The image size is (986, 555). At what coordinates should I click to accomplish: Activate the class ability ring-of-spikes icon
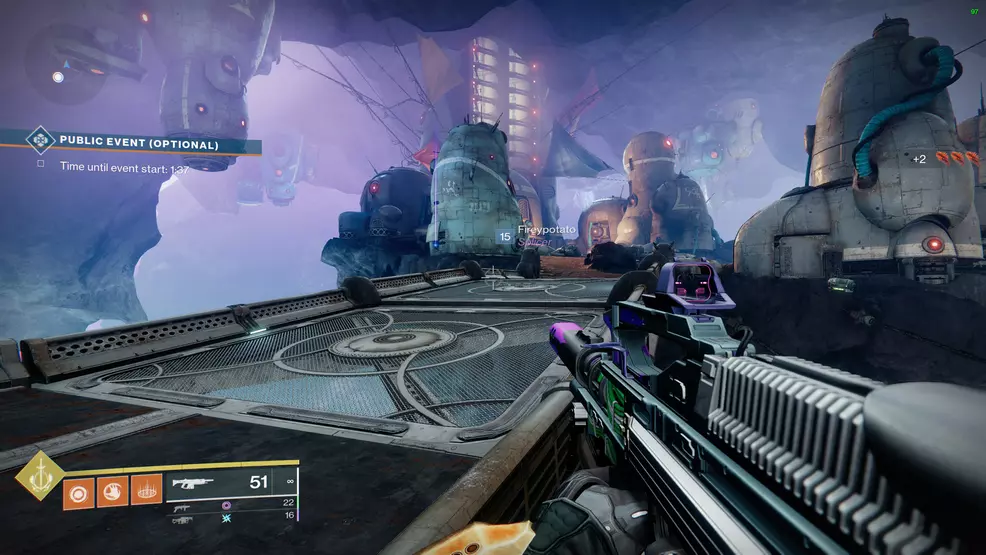(148, 492)
